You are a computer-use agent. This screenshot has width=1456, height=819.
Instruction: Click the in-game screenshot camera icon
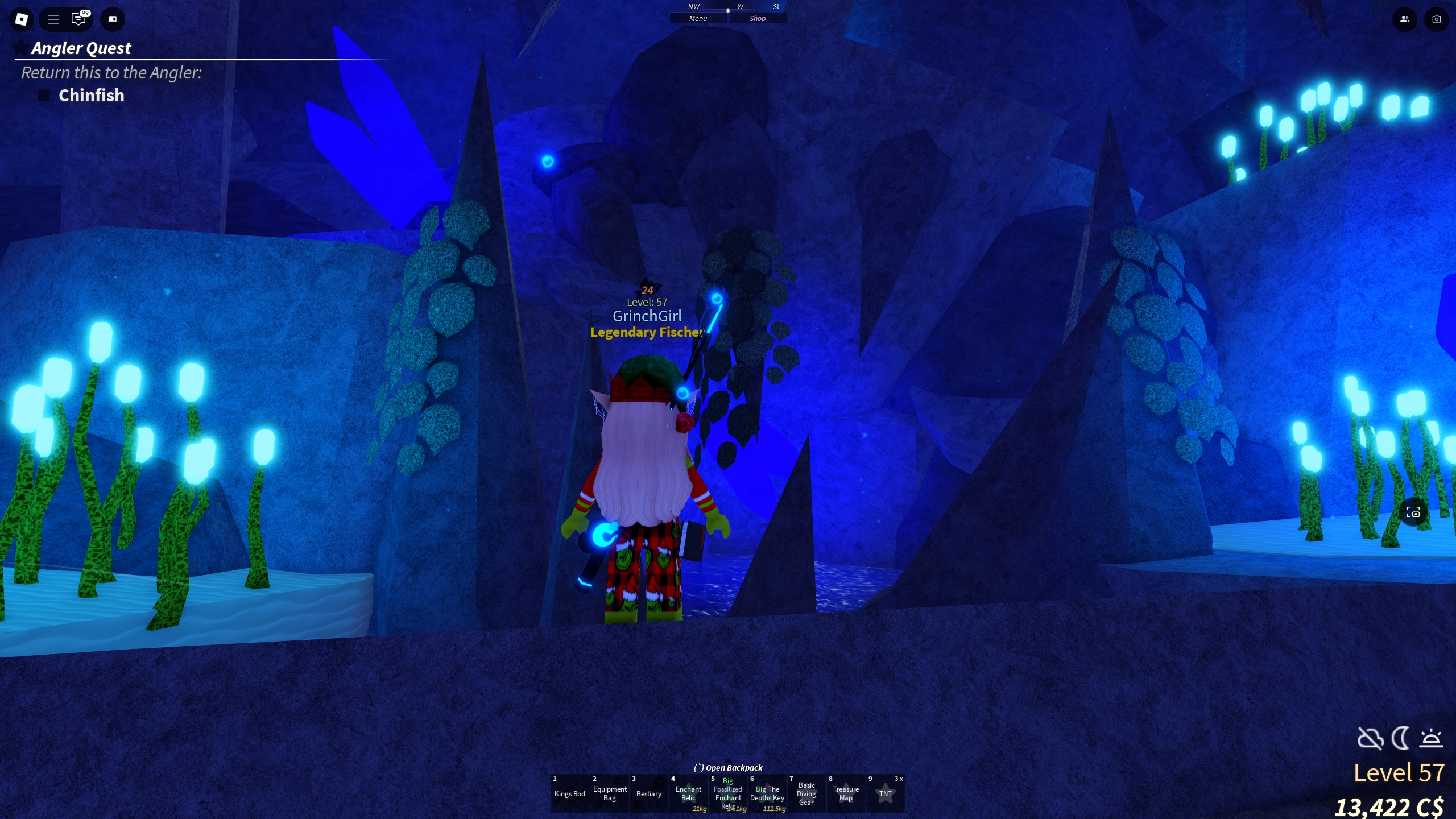(1398, 512)
